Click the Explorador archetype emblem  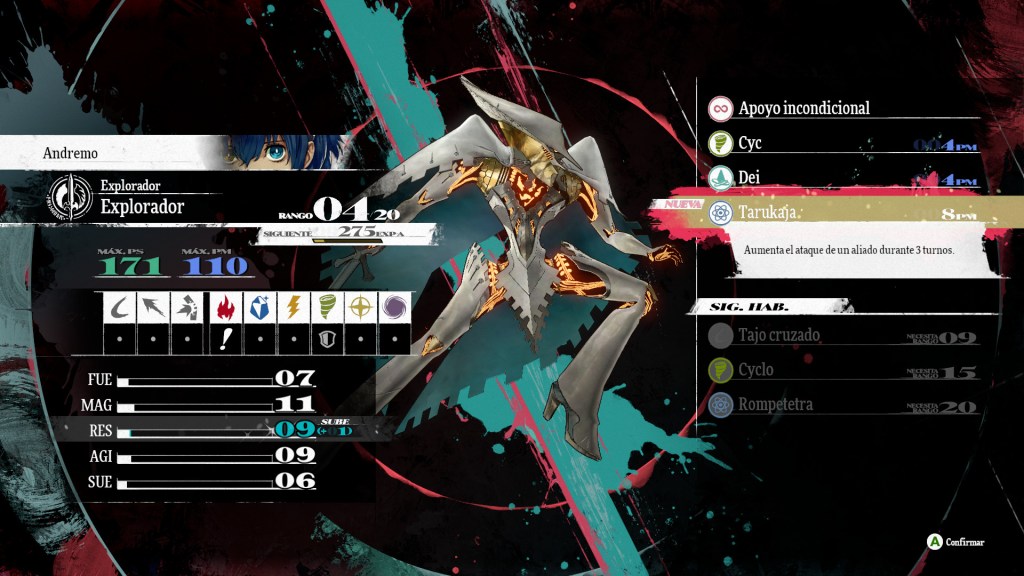pyautogui.click(x=69, y=196)
